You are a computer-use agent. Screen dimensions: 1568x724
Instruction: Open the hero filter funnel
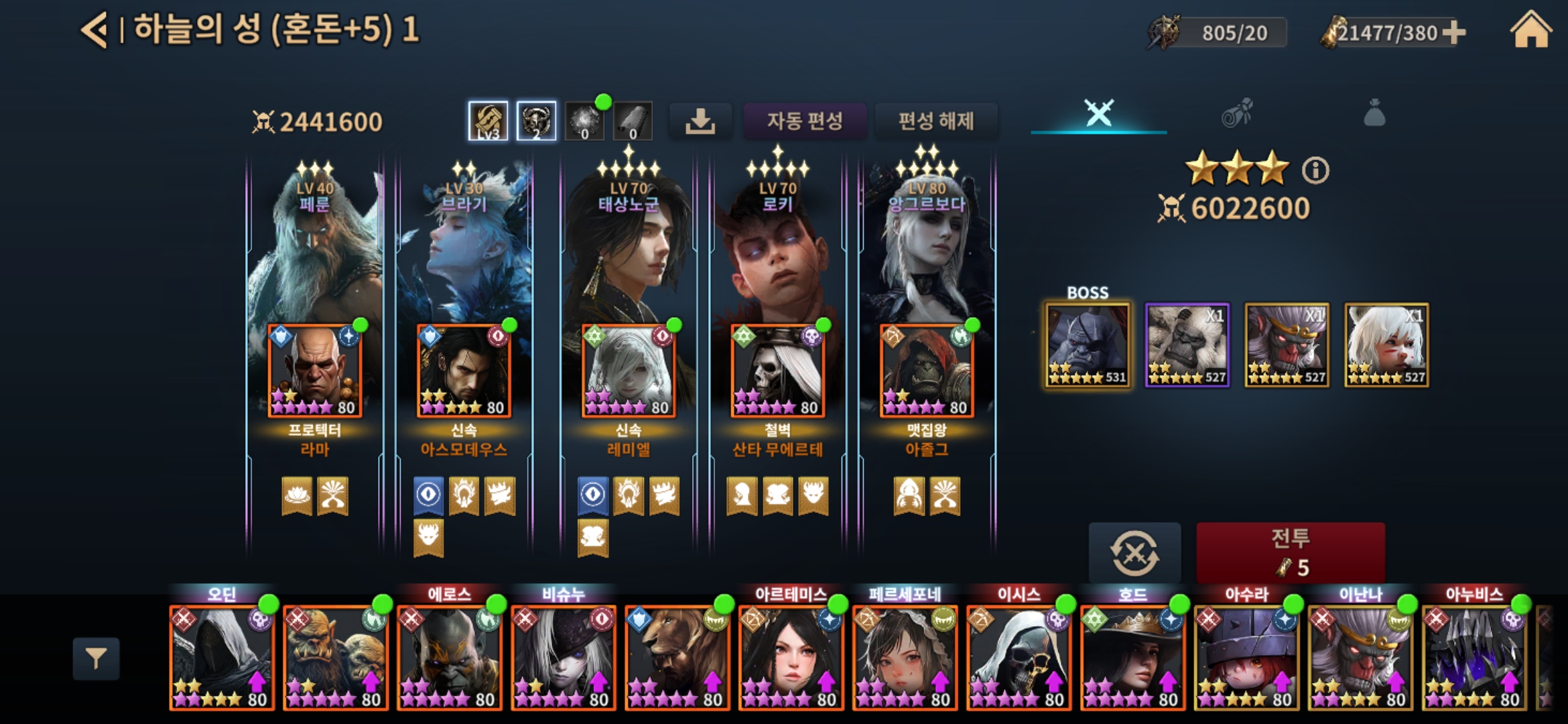point(96,658)
